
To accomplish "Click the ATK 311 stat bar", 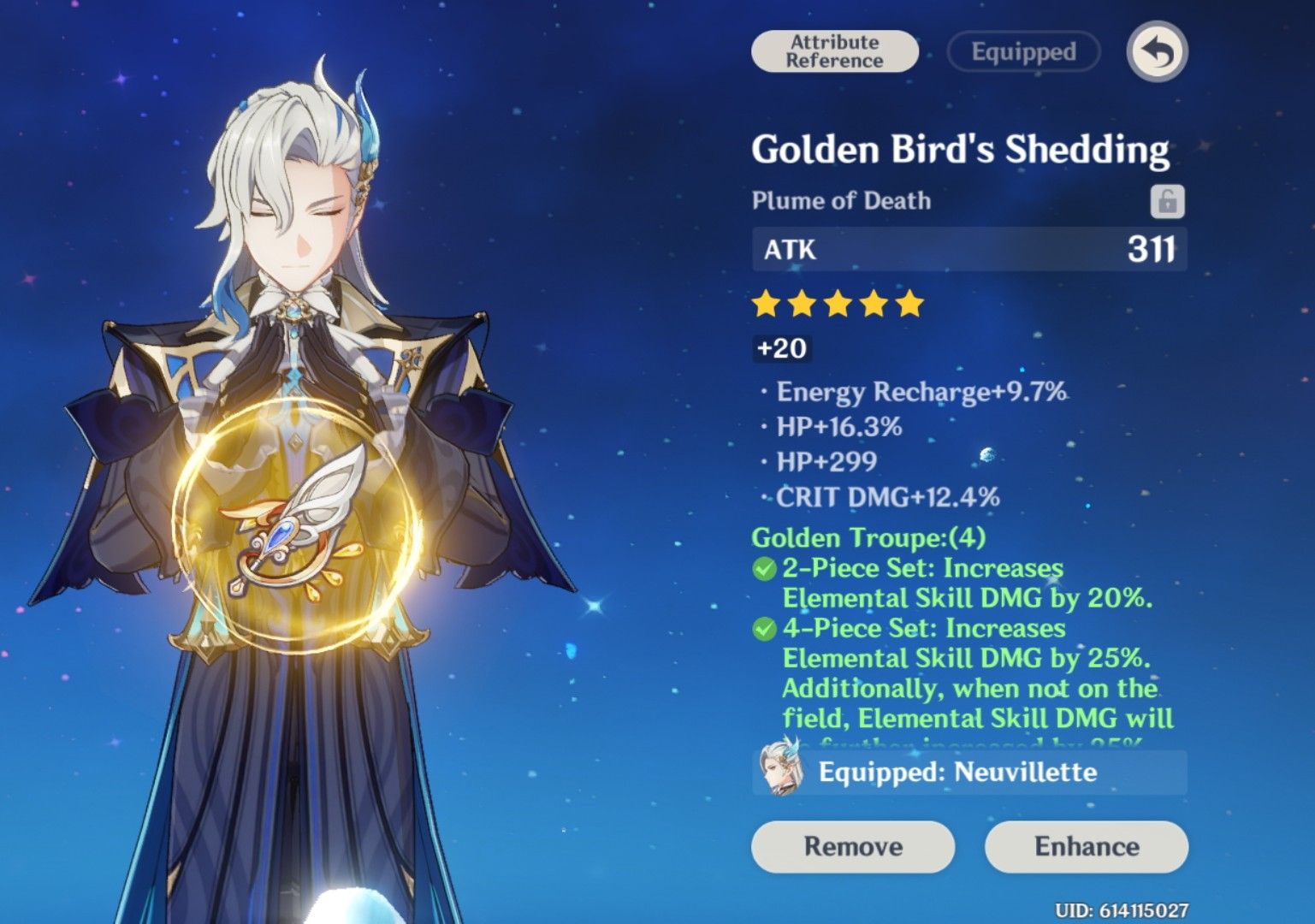I will pyautogui.click(x=967, y=250).
